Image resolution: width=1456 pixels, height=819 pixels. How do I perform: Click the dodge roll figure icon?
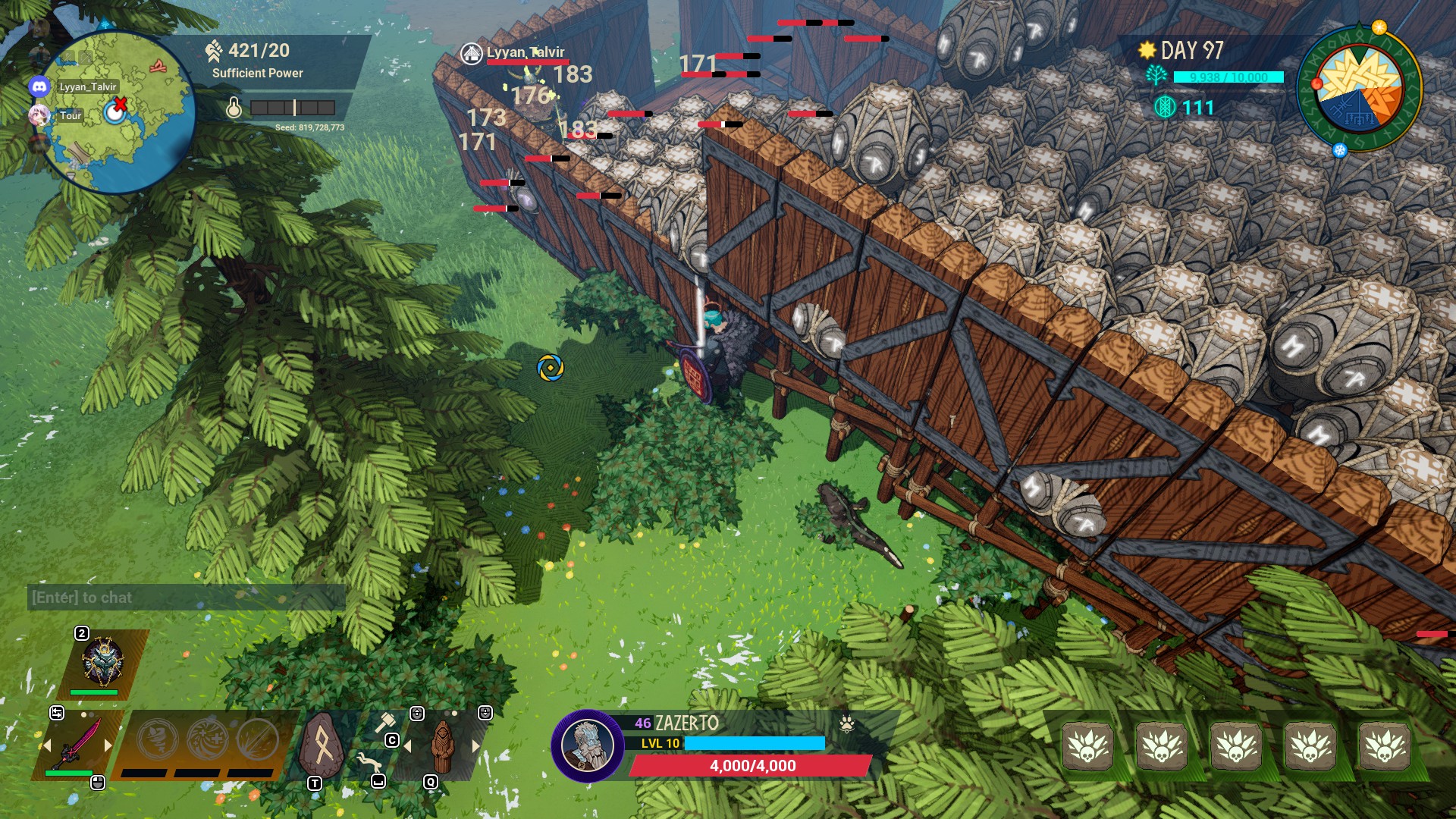click(x=369, y=761)
